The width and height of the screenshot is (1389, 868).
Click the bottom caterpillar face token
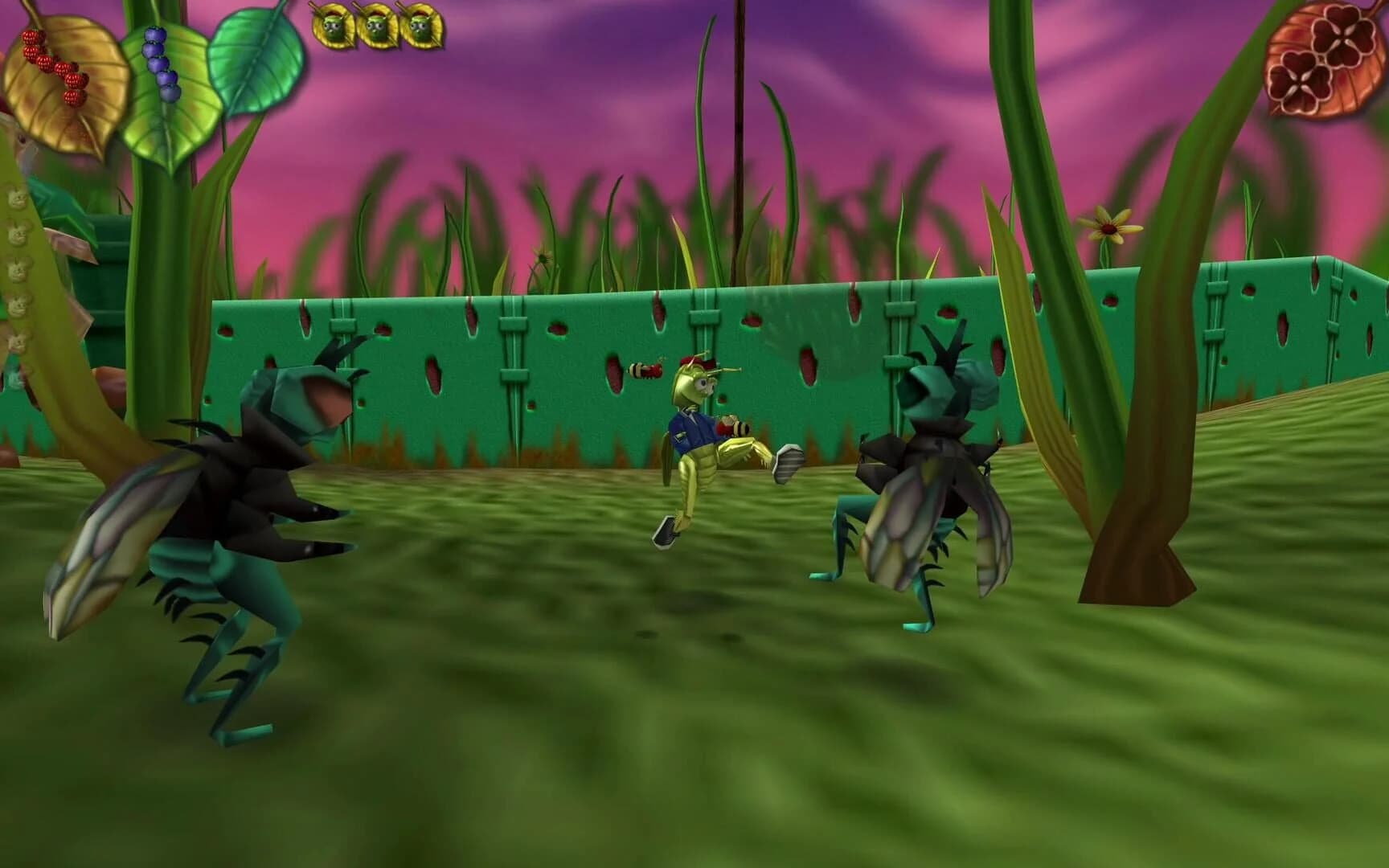[x=16, y=338]
